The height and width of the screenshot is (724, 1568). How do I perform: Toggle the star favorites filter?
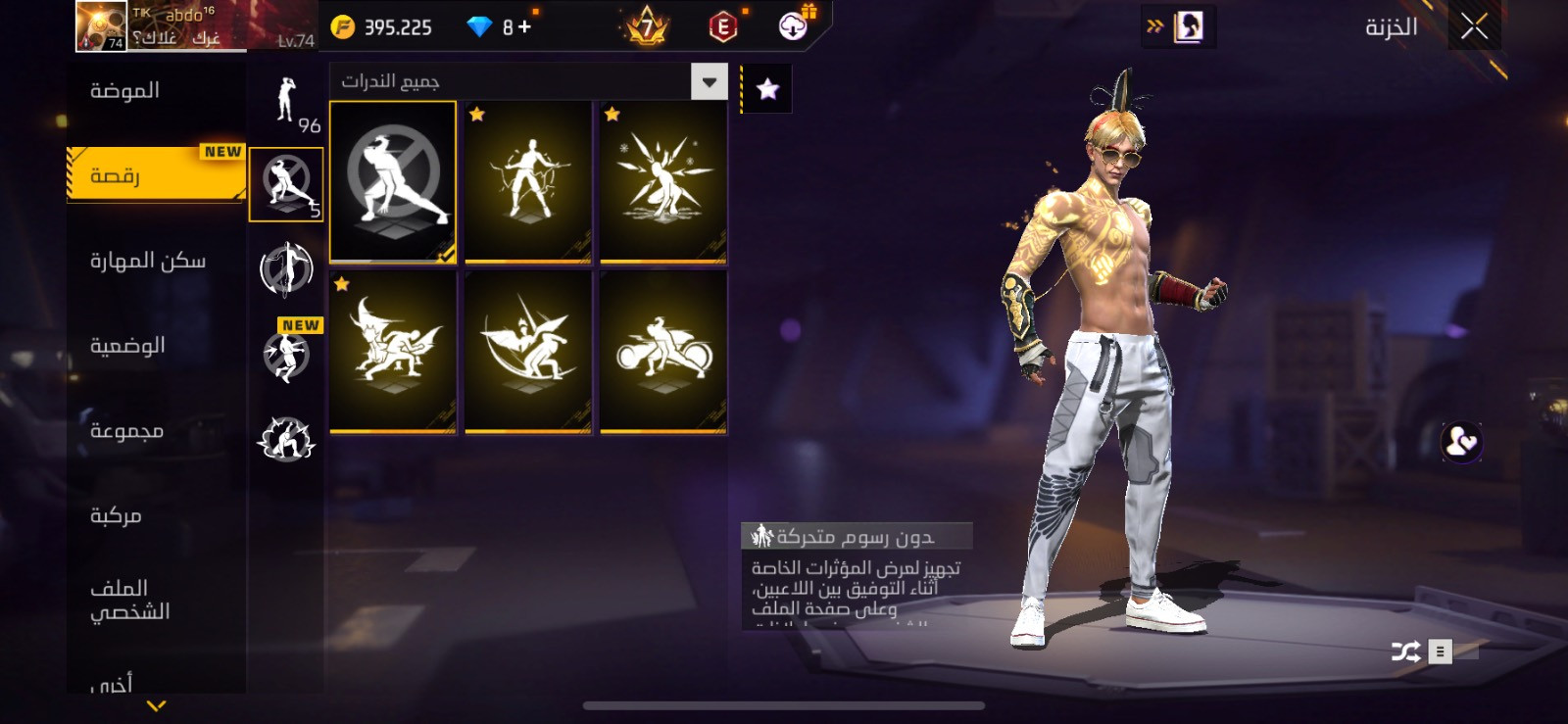coord(767,90)
